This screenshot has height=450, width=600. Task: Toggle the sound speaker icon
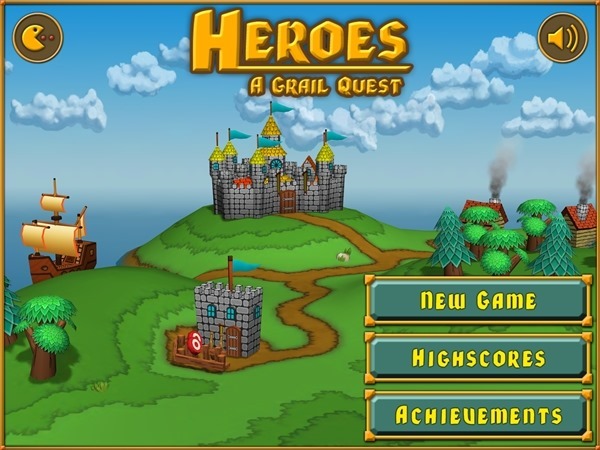pyautogui.click(x=562, y=38)
